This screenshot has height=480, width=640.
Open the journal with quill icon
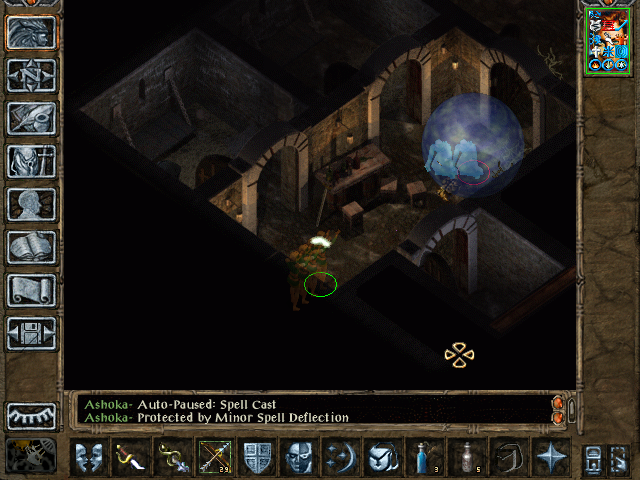pyautogui.click(x=32, y=118)
